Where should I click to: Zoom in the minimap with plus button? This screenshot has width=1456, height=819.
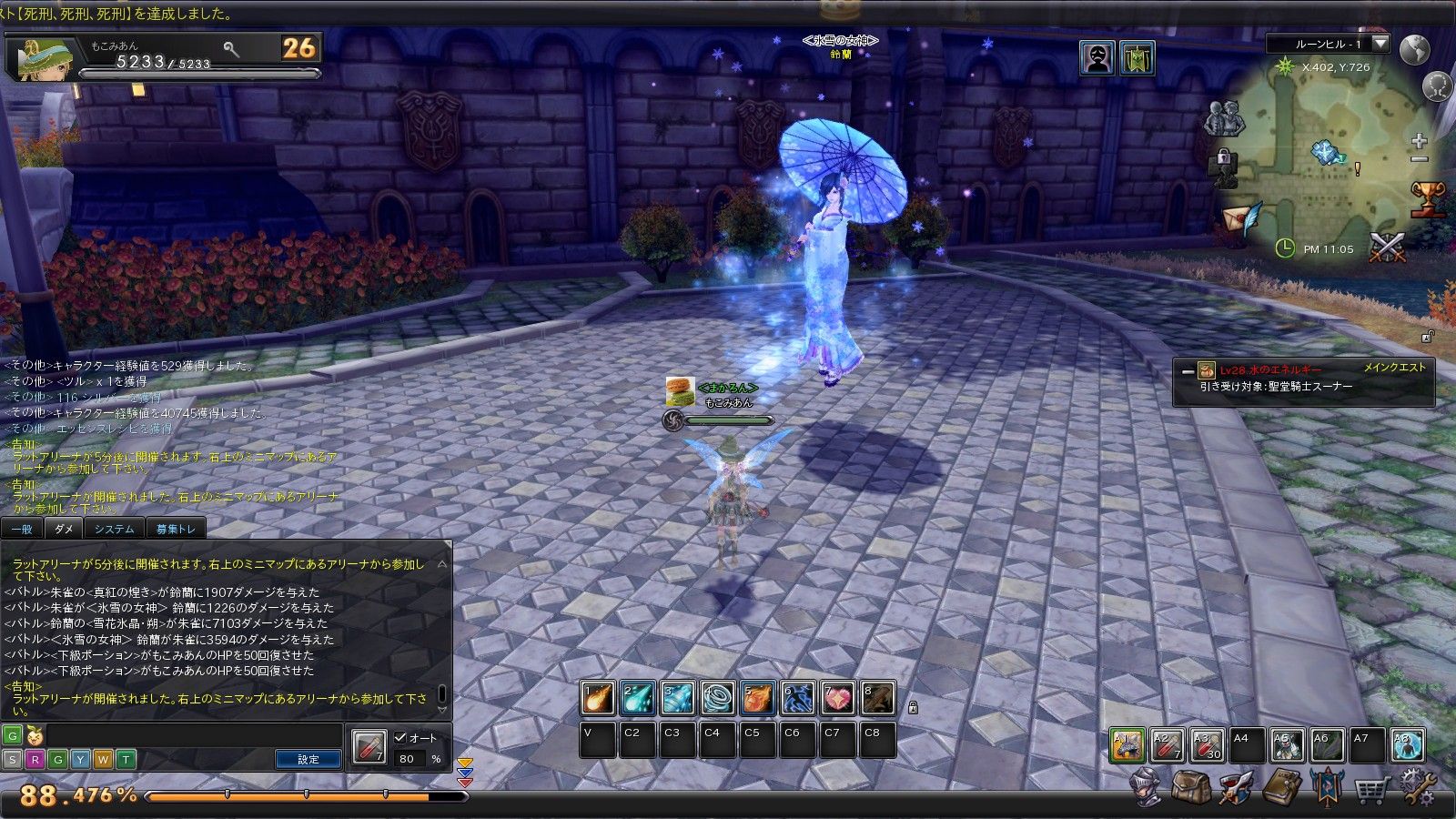1419,141
